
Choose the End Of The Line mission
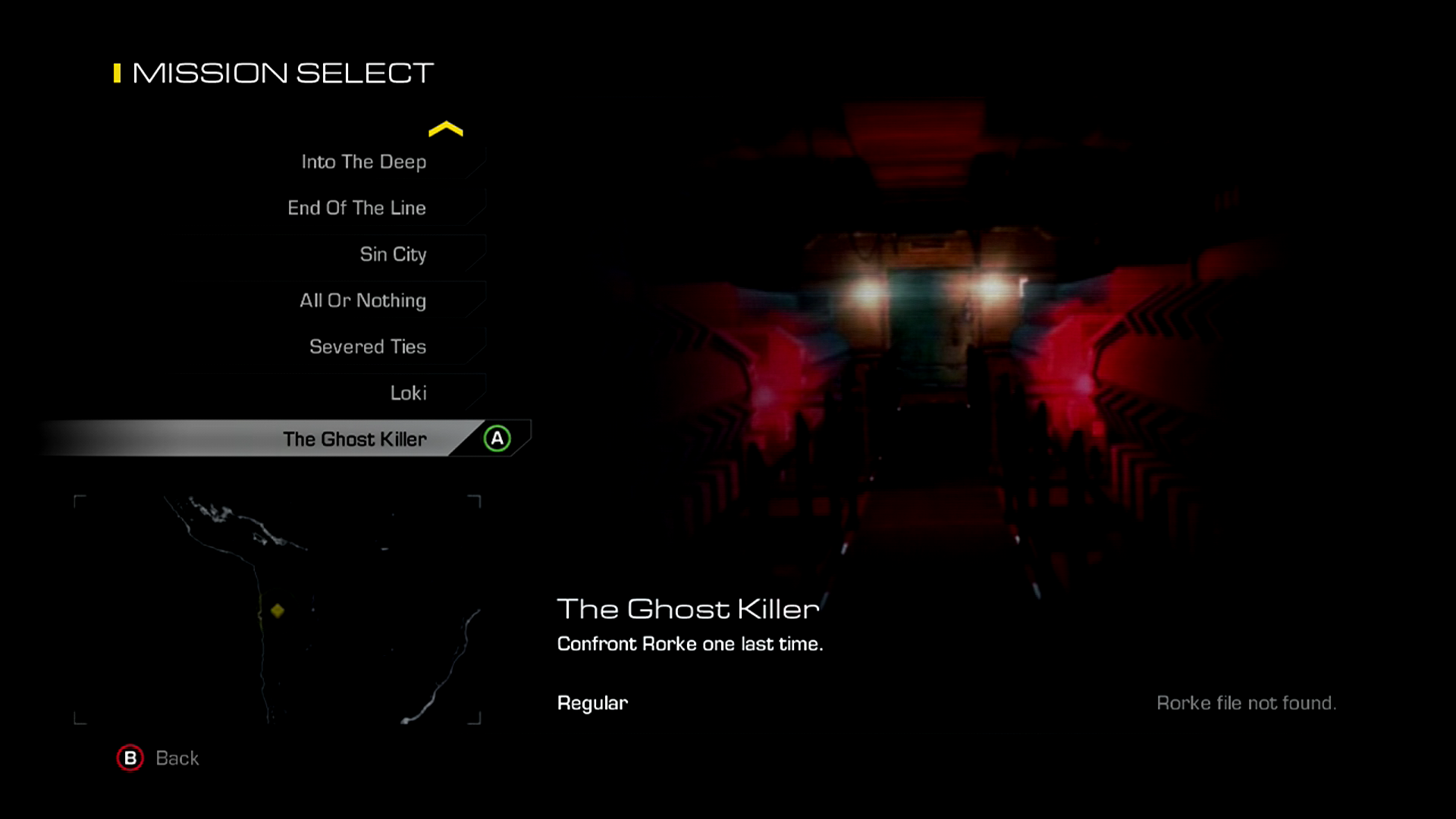point(357,209)
